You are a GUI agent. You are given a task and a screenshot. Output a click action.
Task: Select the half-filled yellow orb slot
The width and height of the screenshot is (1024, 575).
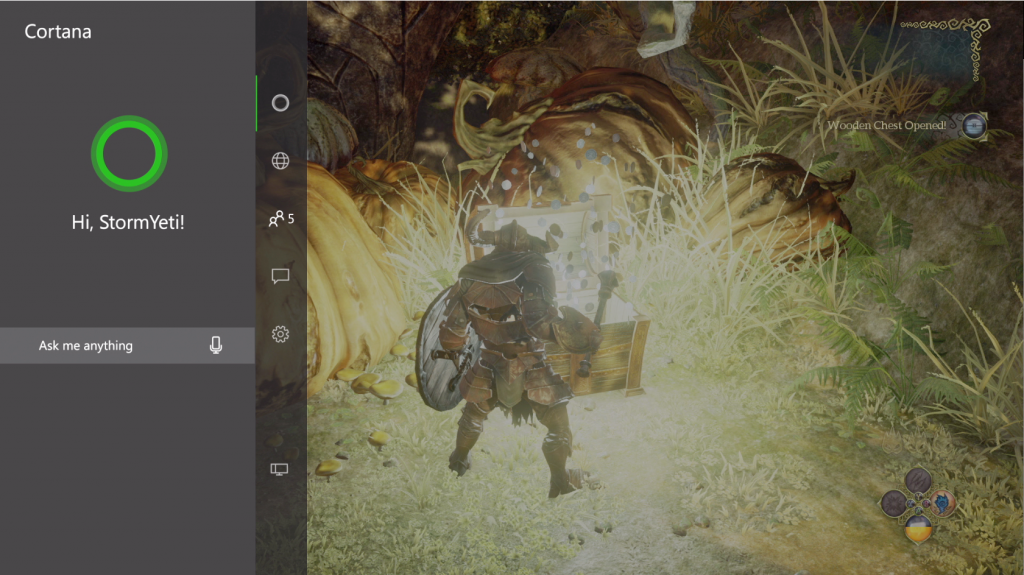pyautogui.click(x=917, y=526)
